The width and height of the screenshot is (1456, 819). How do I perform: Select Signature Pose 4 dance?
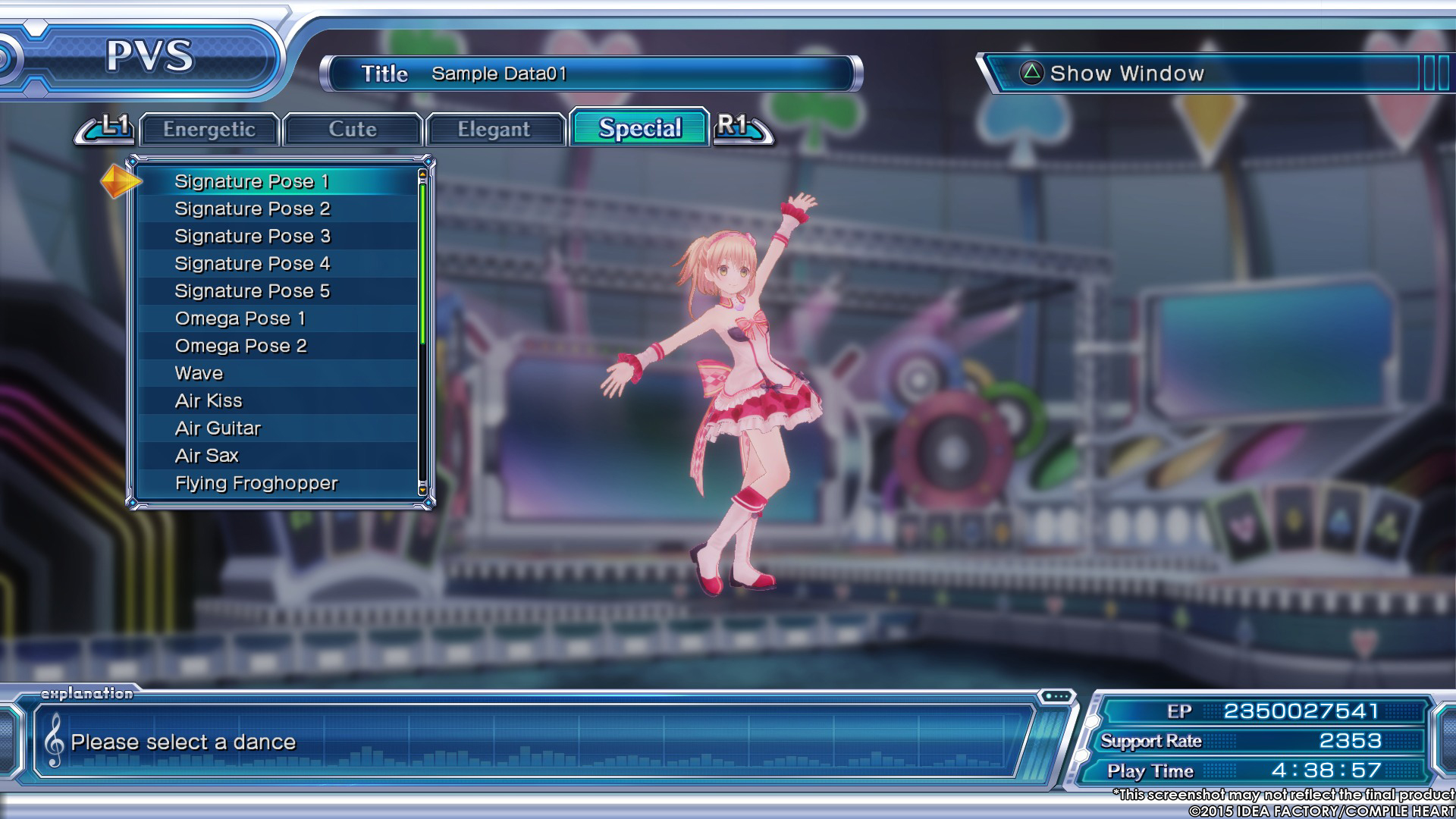coord(252,264)
